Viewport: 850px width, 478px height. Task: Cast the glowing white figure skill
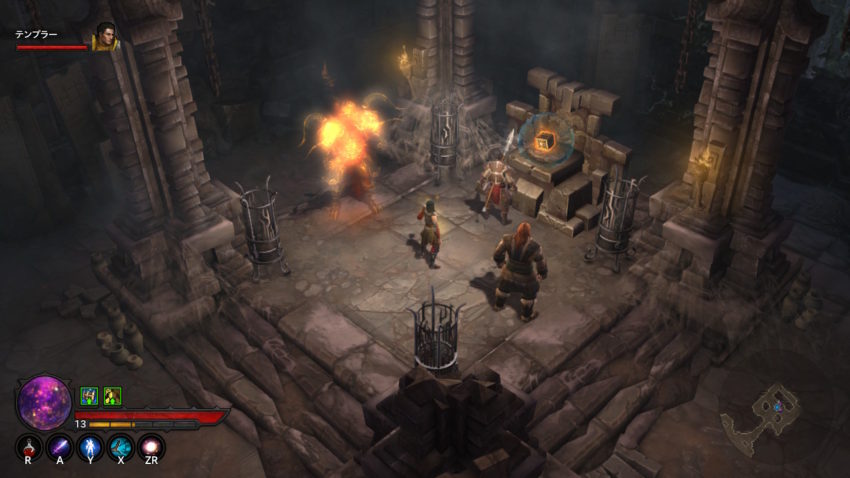90,447
